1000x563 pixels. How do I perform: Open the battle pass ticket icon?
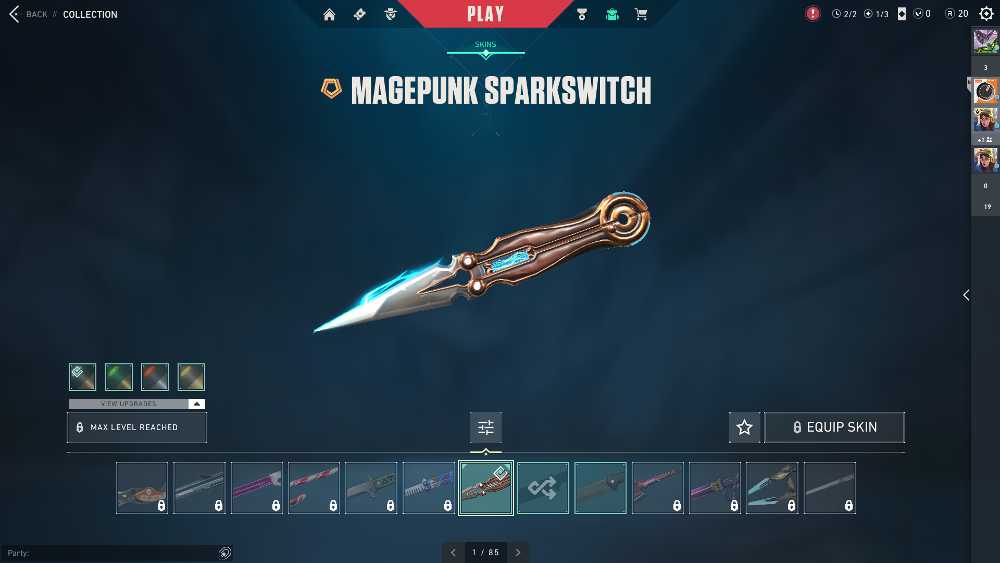(x=360, y=14)
